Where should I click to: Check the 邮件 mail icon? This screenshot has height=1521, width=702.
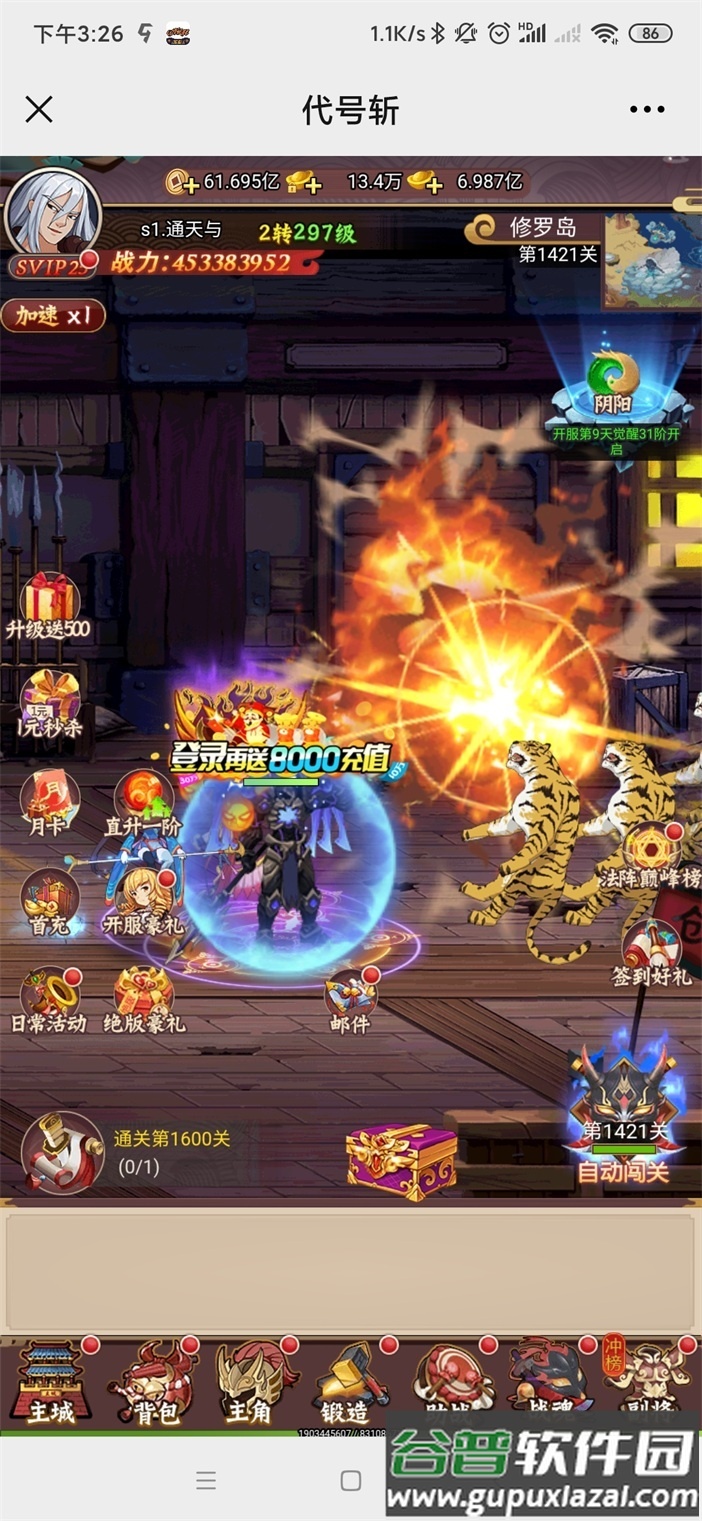click(350, 998)
